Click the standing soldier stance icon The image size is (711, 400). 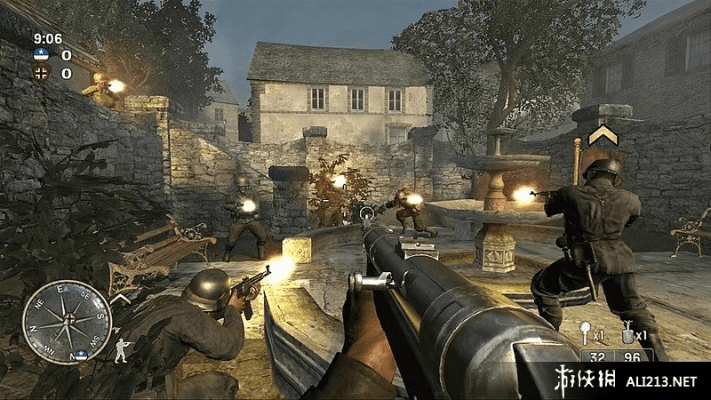pyautogui.click(x=122, y=349)
